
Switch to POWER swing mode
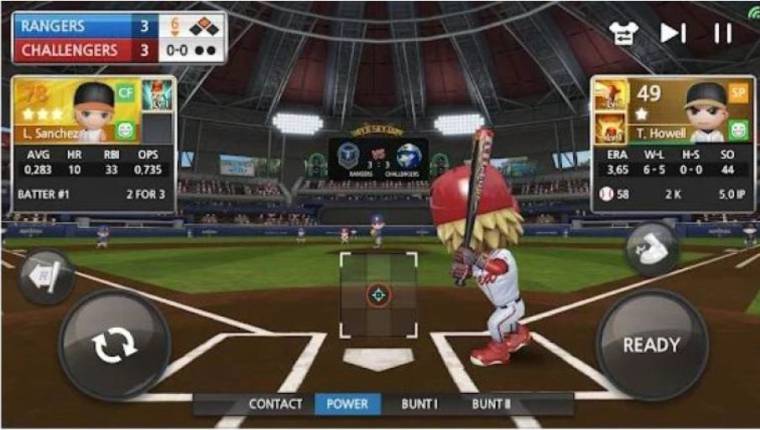pyautogui.click(x=347, y=404)
